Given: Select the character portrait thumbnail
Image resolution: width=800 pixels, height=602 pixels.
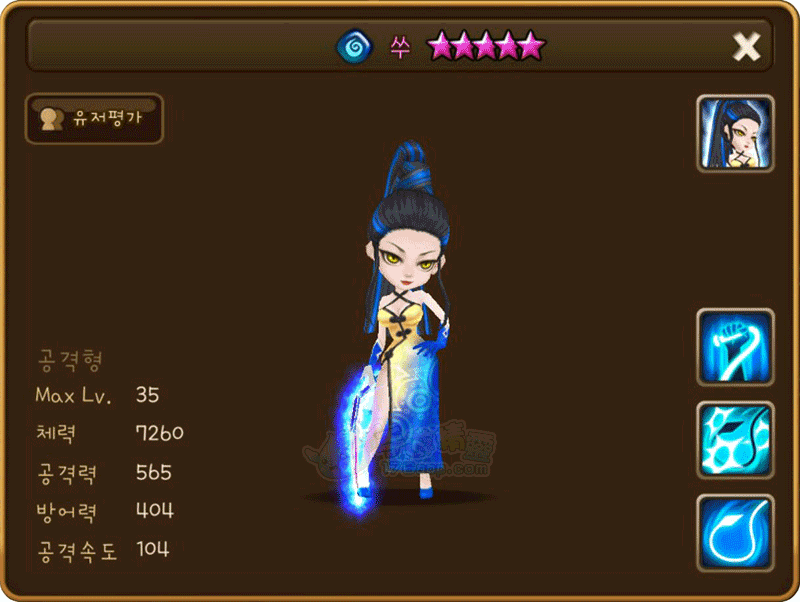Looking at the screenshot, I should (x=735, y=135).
